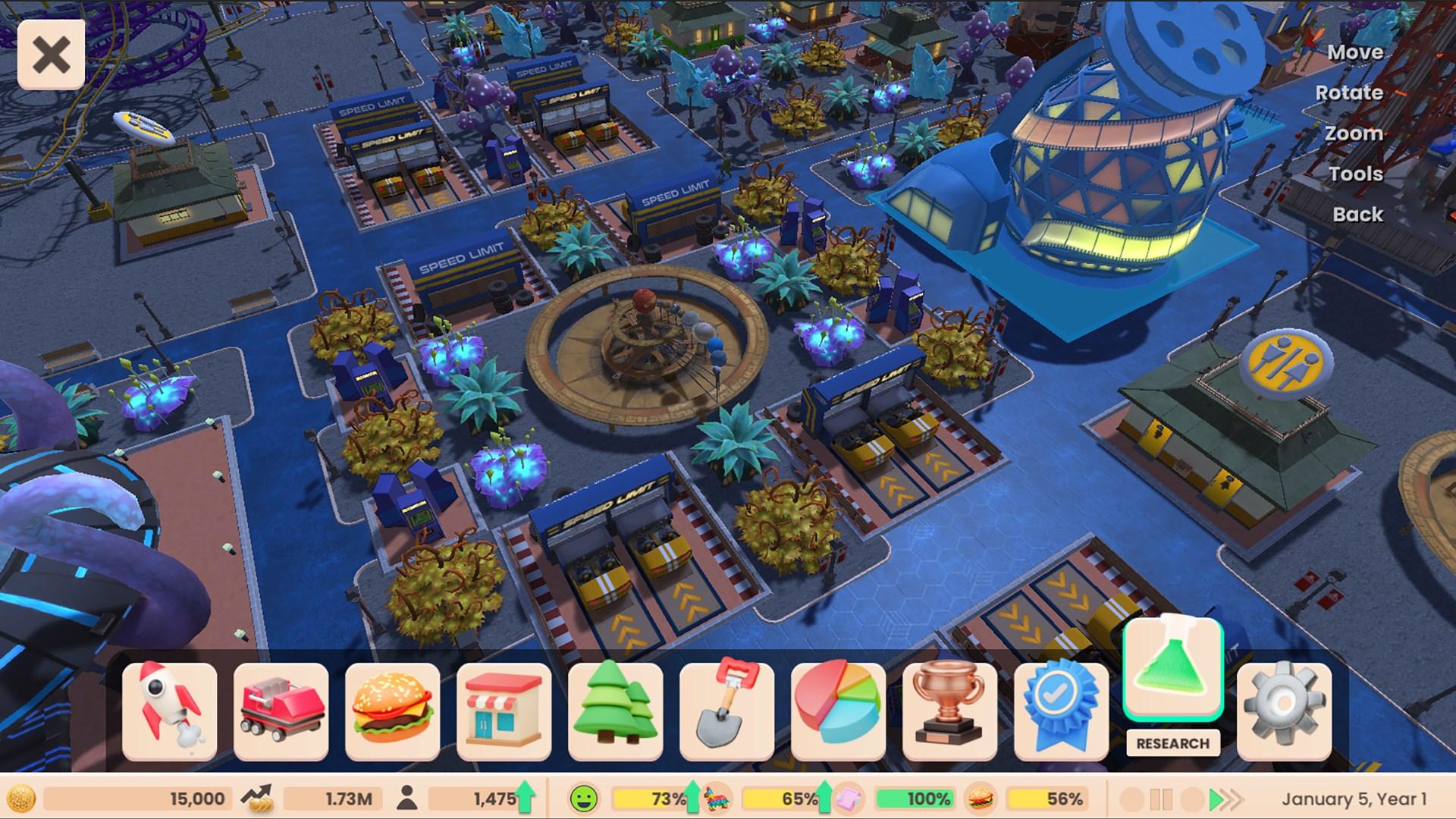Choose the shovel terrain tool
Viewport: 1456px width, 819px height.
[726, 711]
